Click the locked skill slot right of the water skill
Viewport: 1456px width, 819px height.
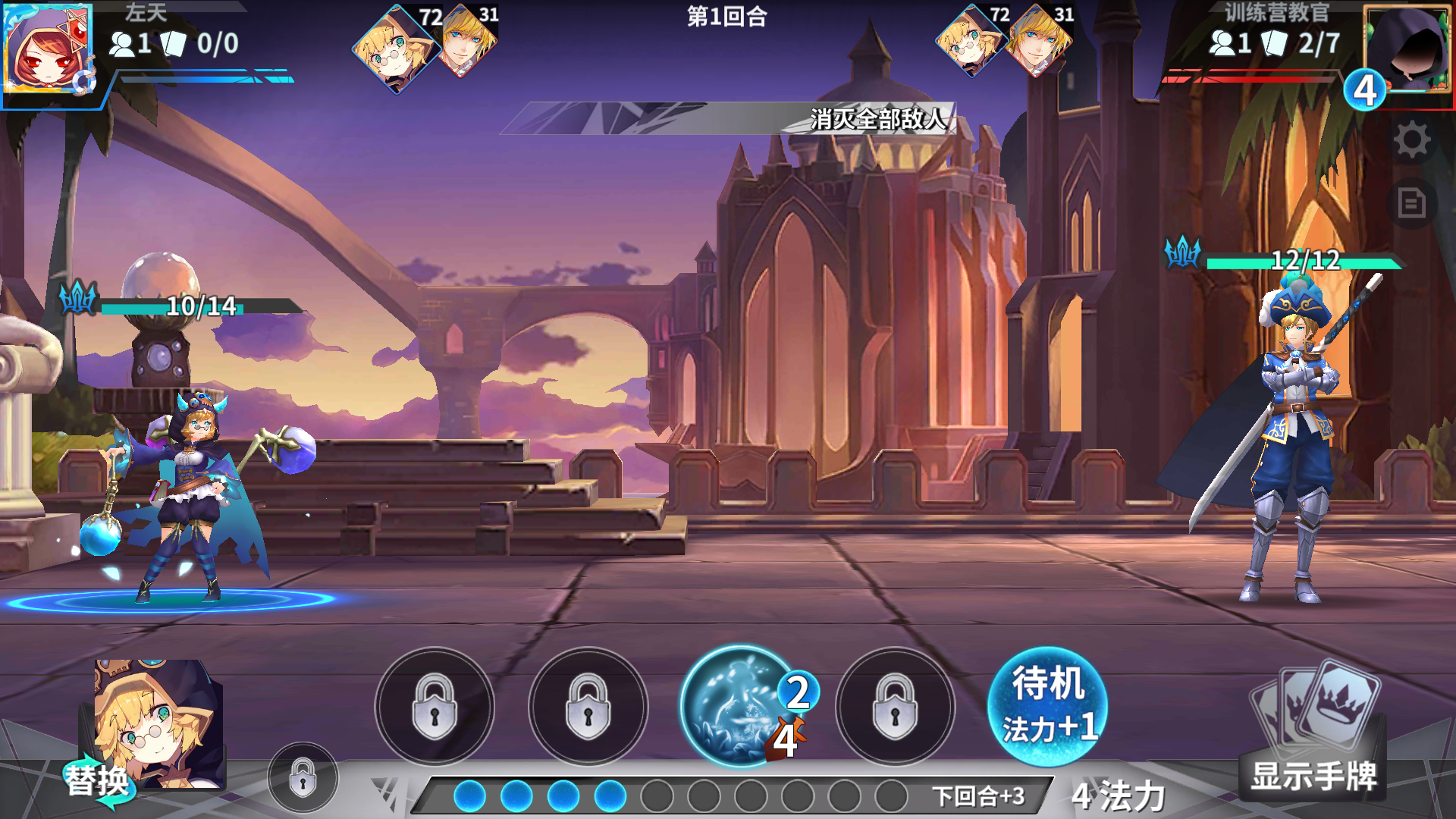pyautogui.click(x=893, y=705)
